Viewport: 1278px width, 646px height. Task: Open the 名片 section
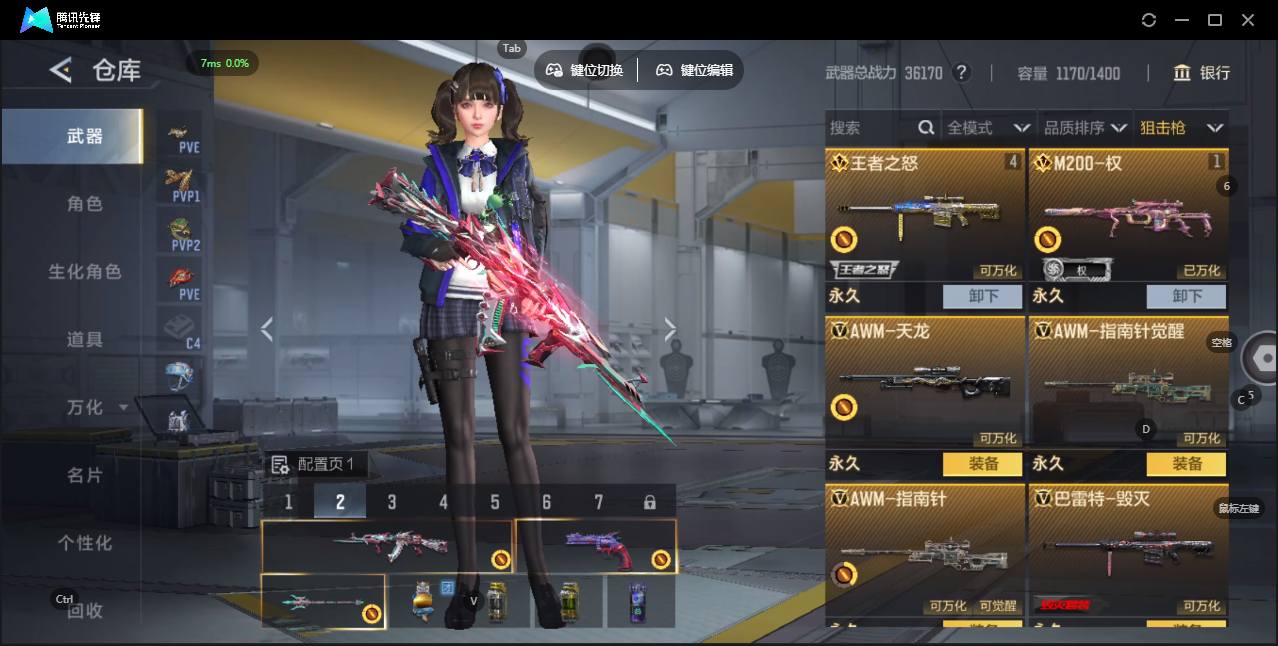click(85, 475)
